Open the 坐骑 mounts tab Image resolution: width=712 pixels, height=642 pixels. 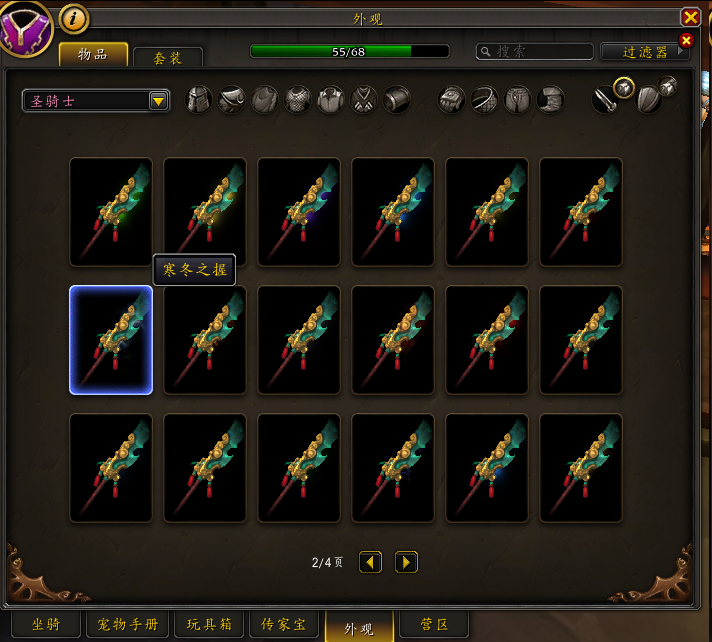(x=46, y=625)
